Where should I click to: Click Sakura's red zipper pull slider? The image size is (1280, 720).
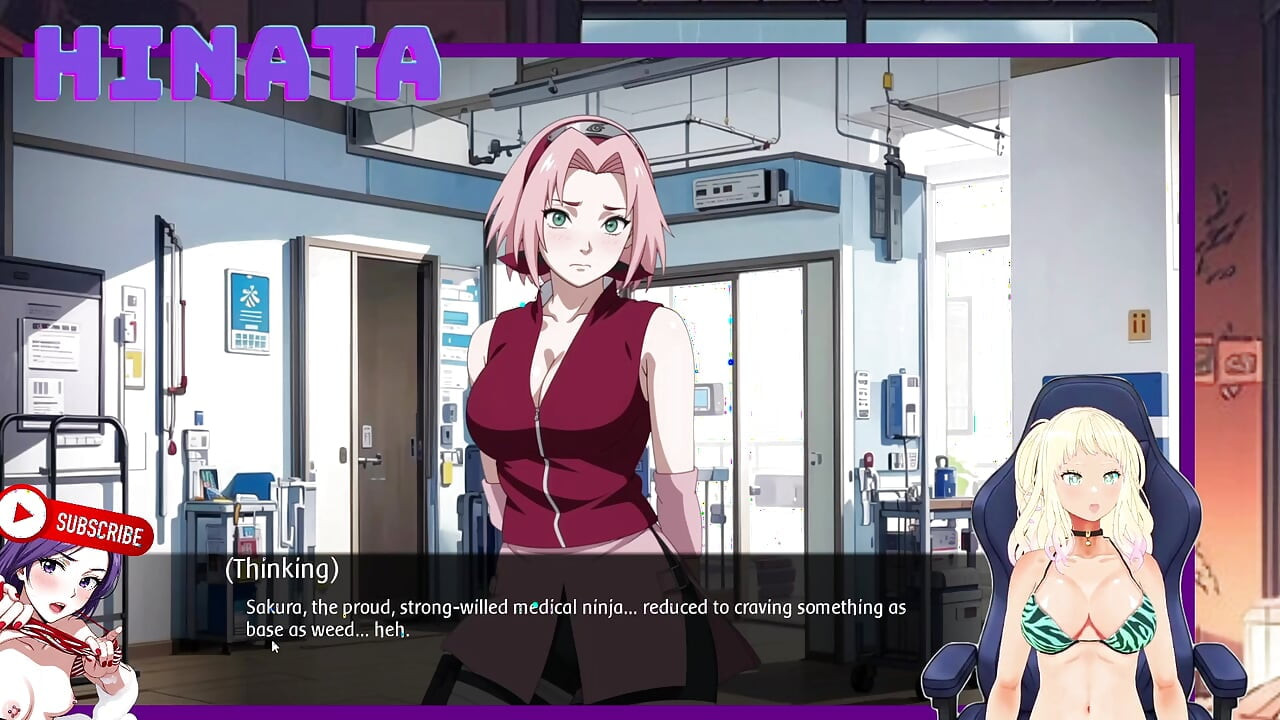coord(537,412)
